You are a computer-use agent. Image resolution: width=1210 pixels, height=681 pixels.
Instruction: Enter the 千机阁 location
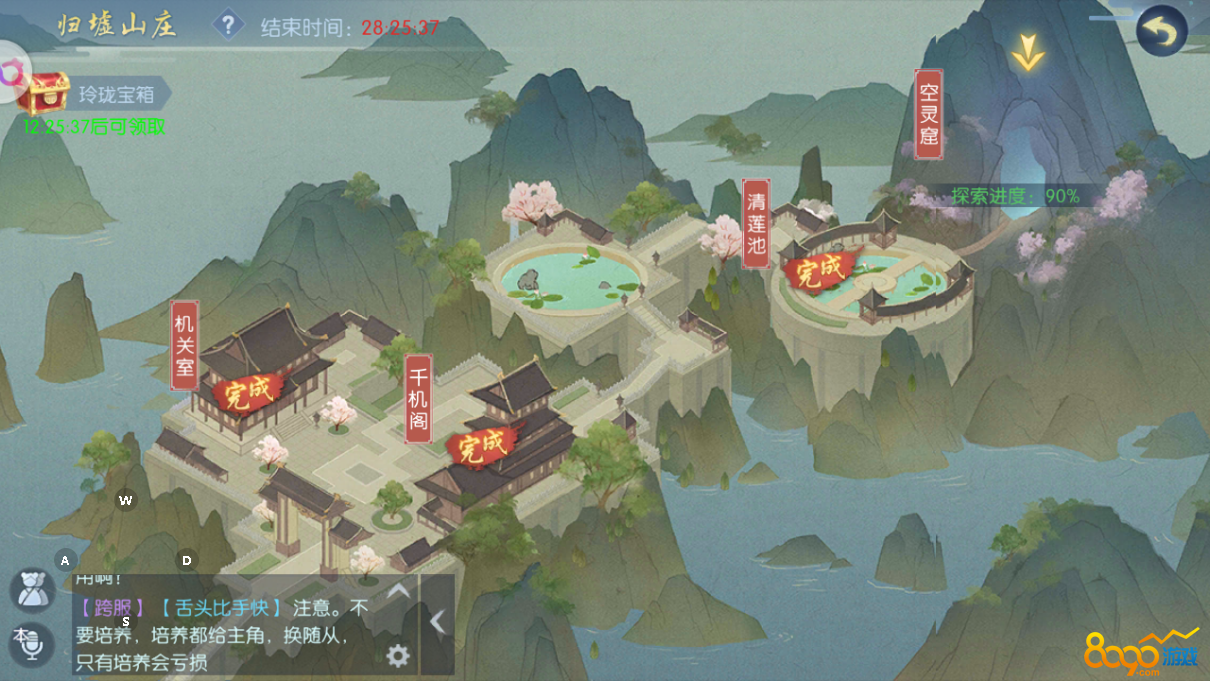pos(418,398)
